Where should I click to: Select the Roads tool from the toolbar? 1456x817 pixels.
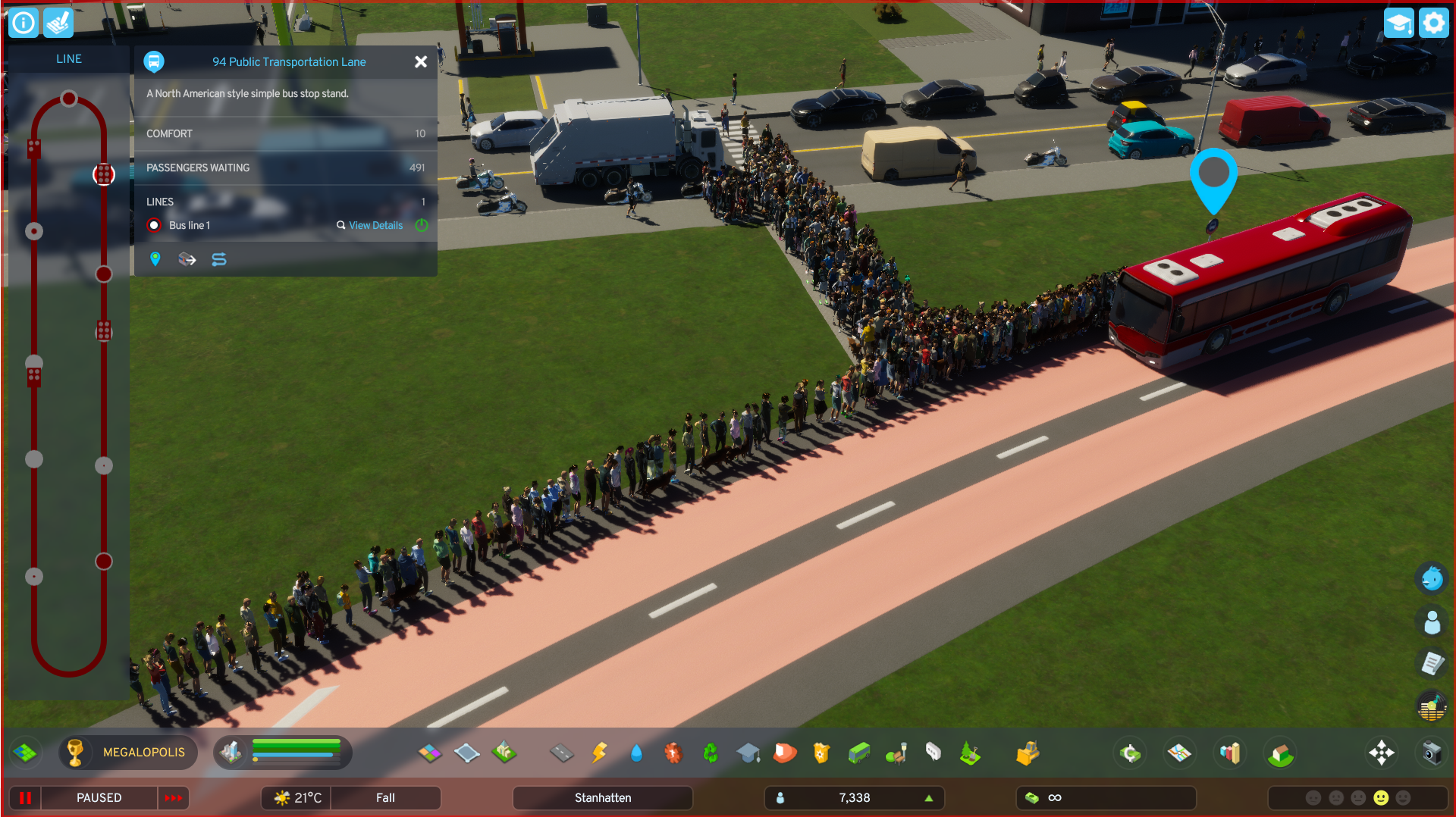coord(562,753)
